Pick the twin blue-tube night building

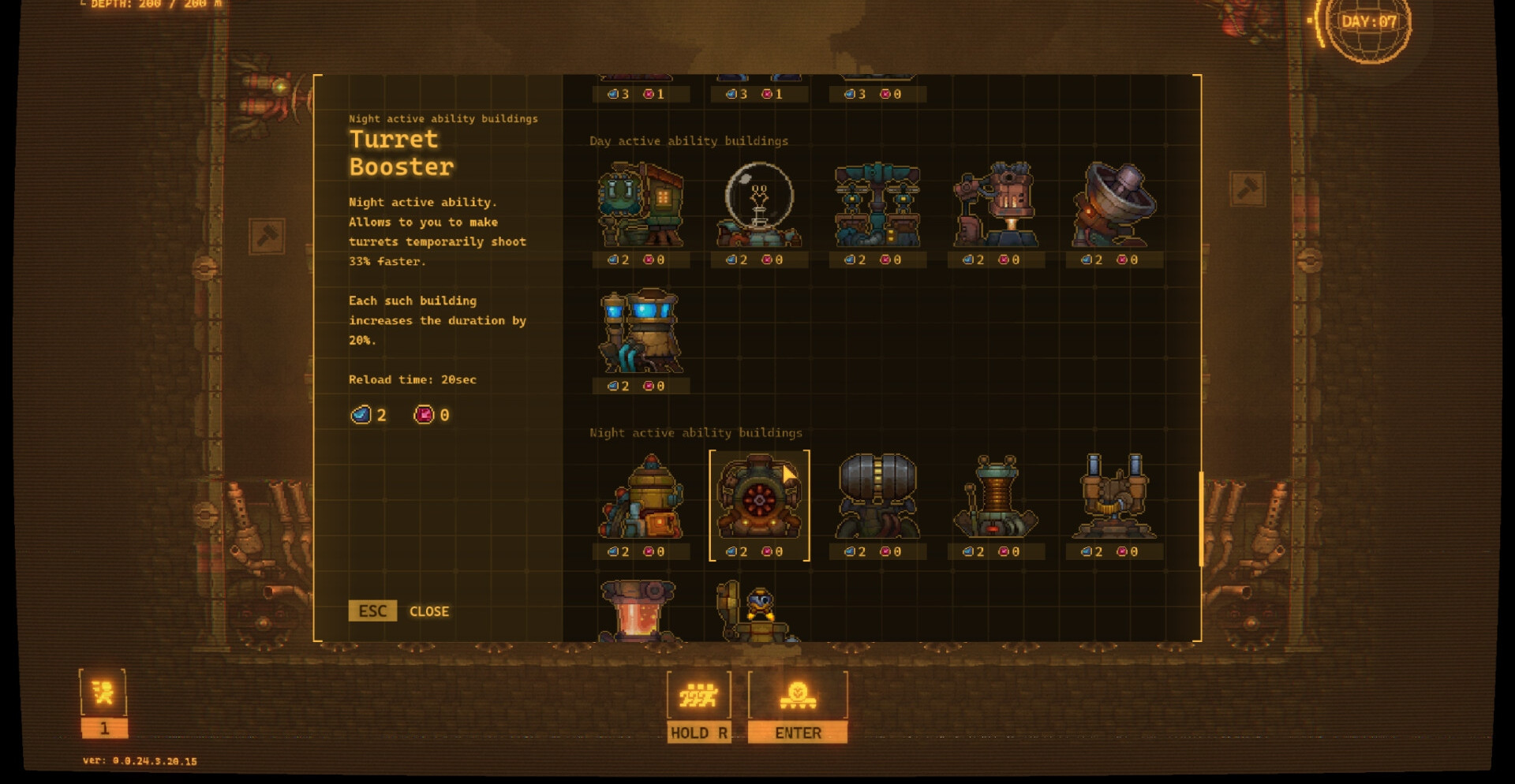tap(1113, 498)
